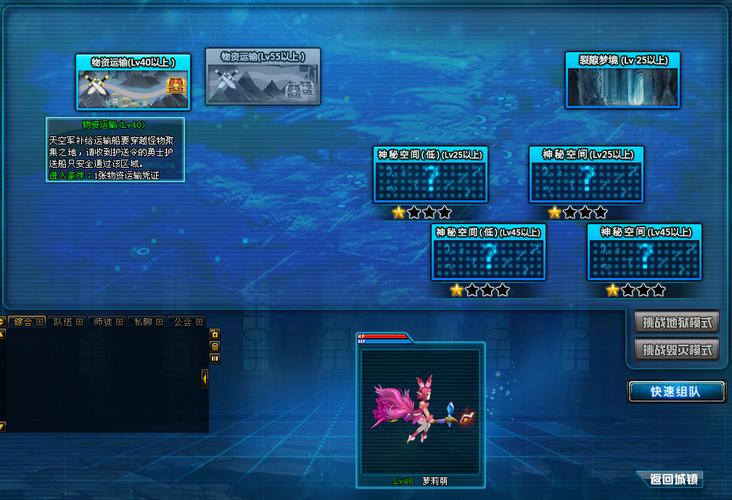The width and height of the screenshot is (732, 500).
Task: Collapse the chat panel with the left arrow
Action: tap(204, 377)
